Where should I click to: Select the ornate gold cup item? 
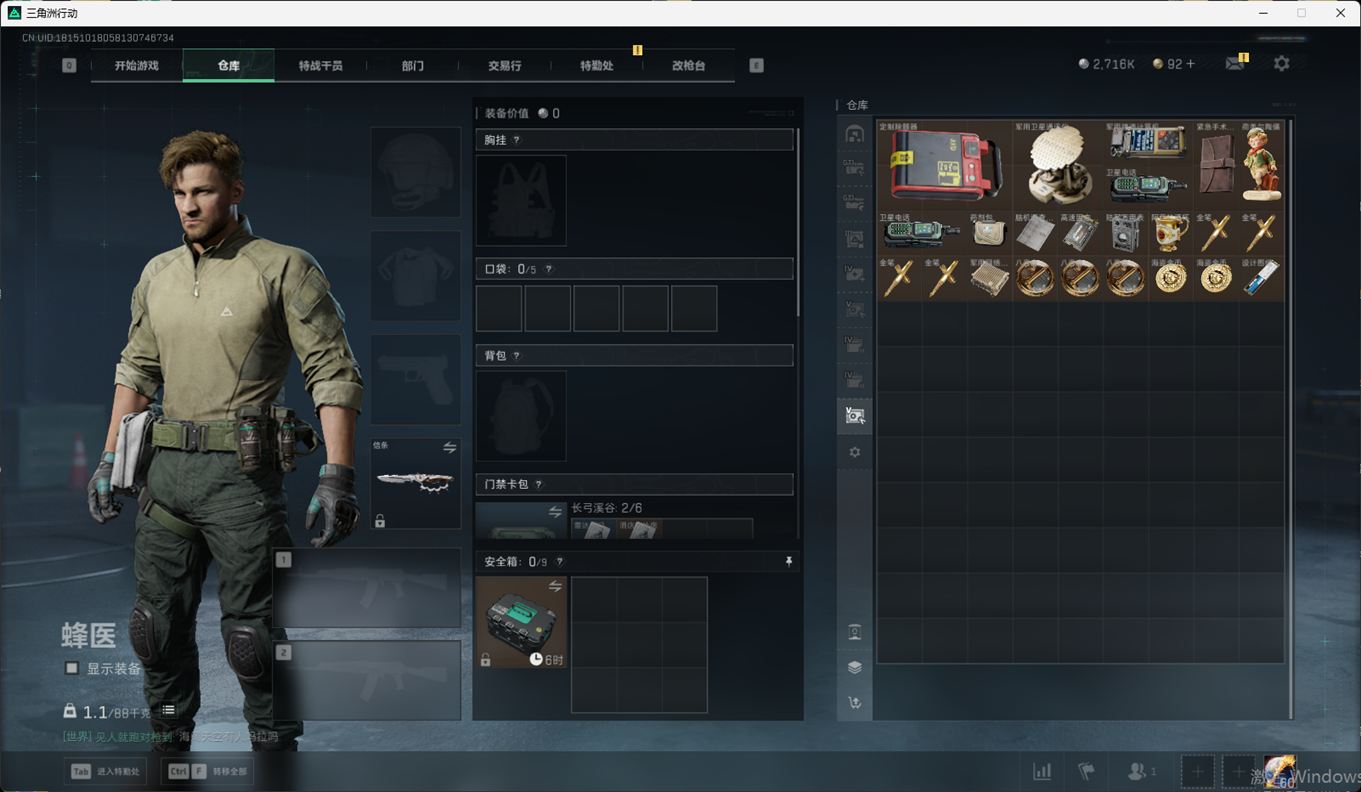coord(1170,234)
